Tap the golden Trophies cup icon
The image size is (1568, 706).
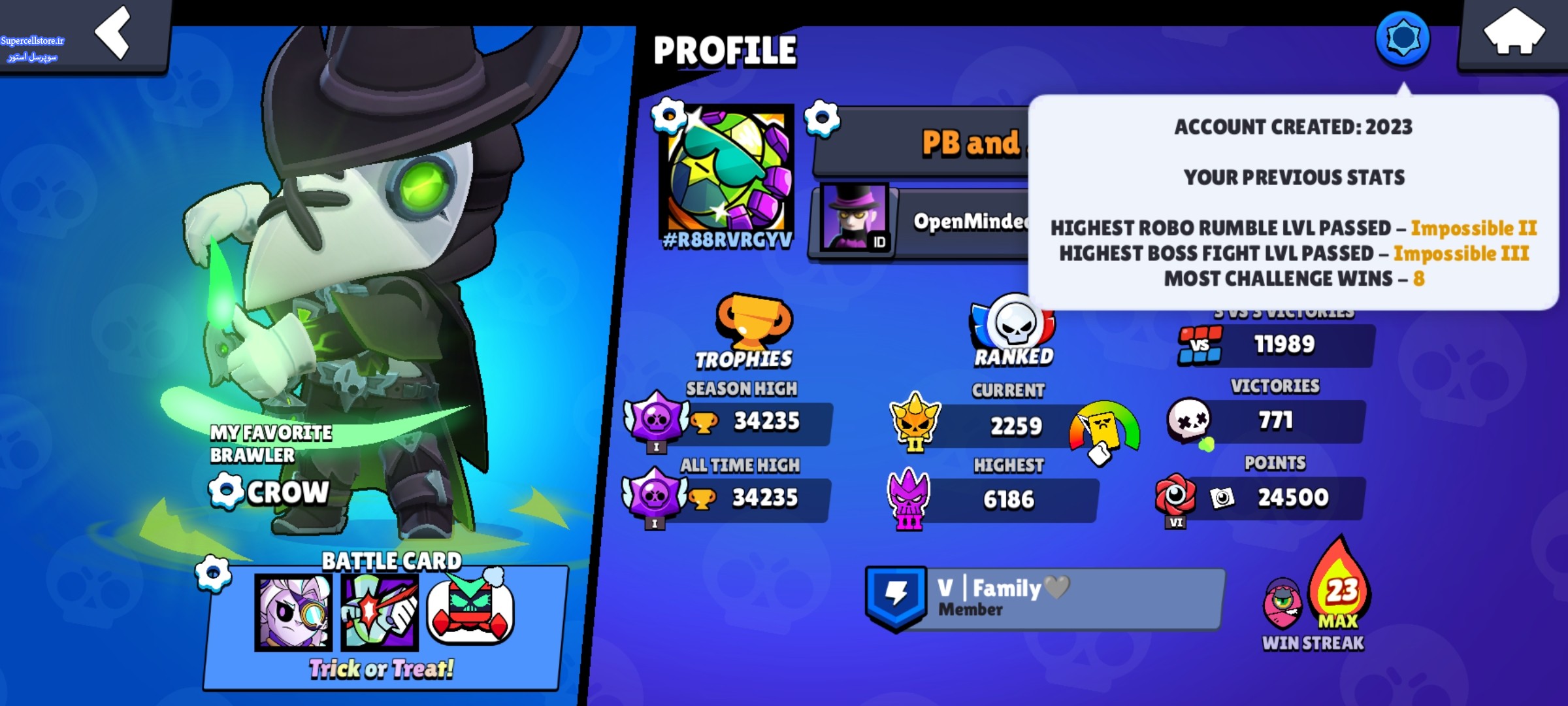click(x=753, y=321)
